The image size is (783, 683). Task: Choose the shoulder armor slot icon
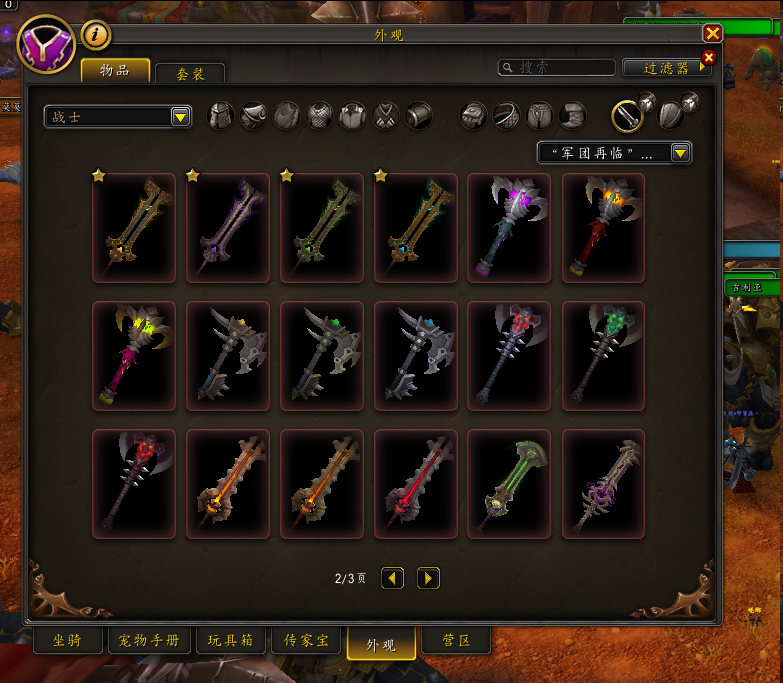click(254, 116)
